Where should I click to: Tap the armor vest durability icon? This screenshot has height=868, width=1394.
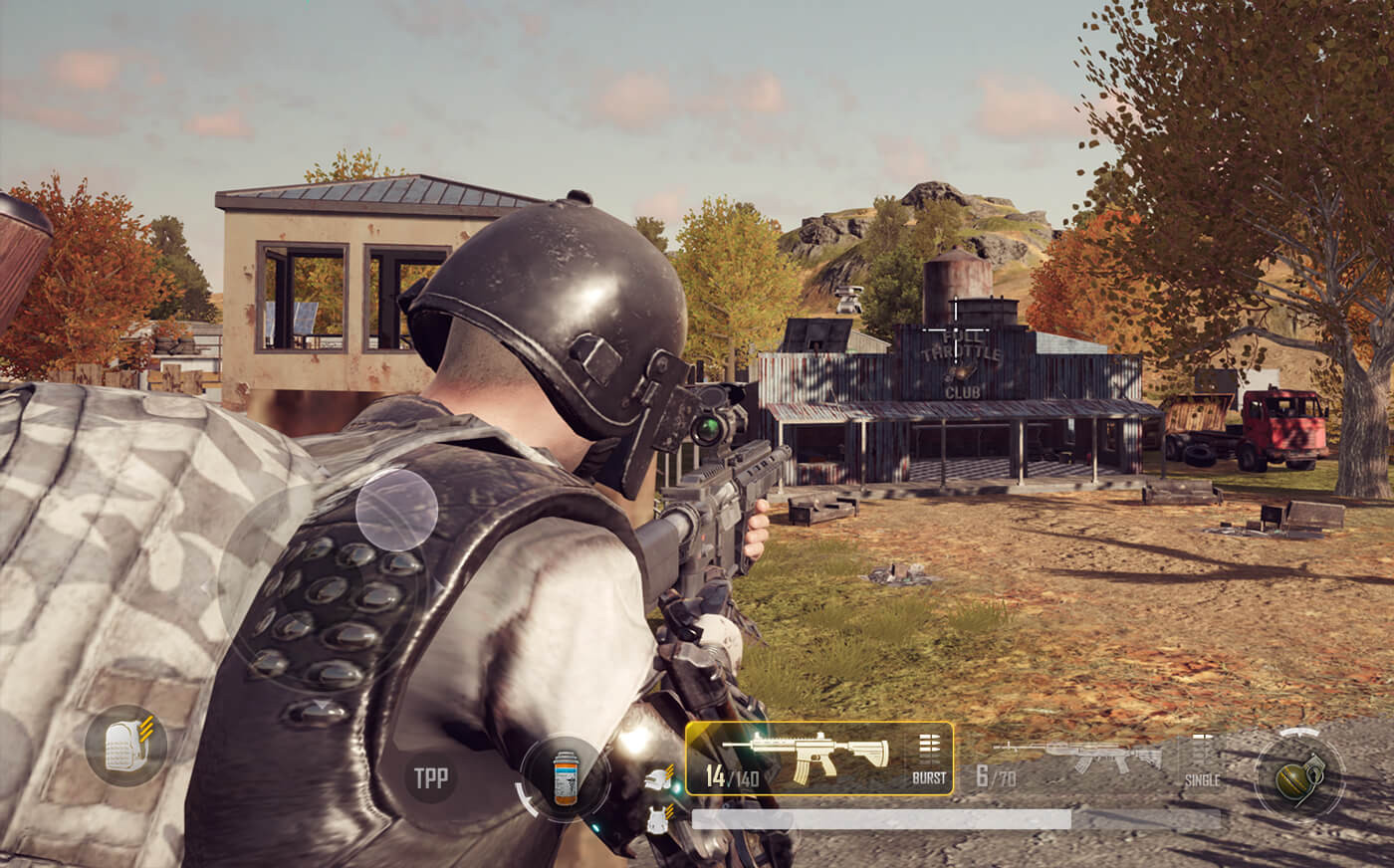(657, 821)
